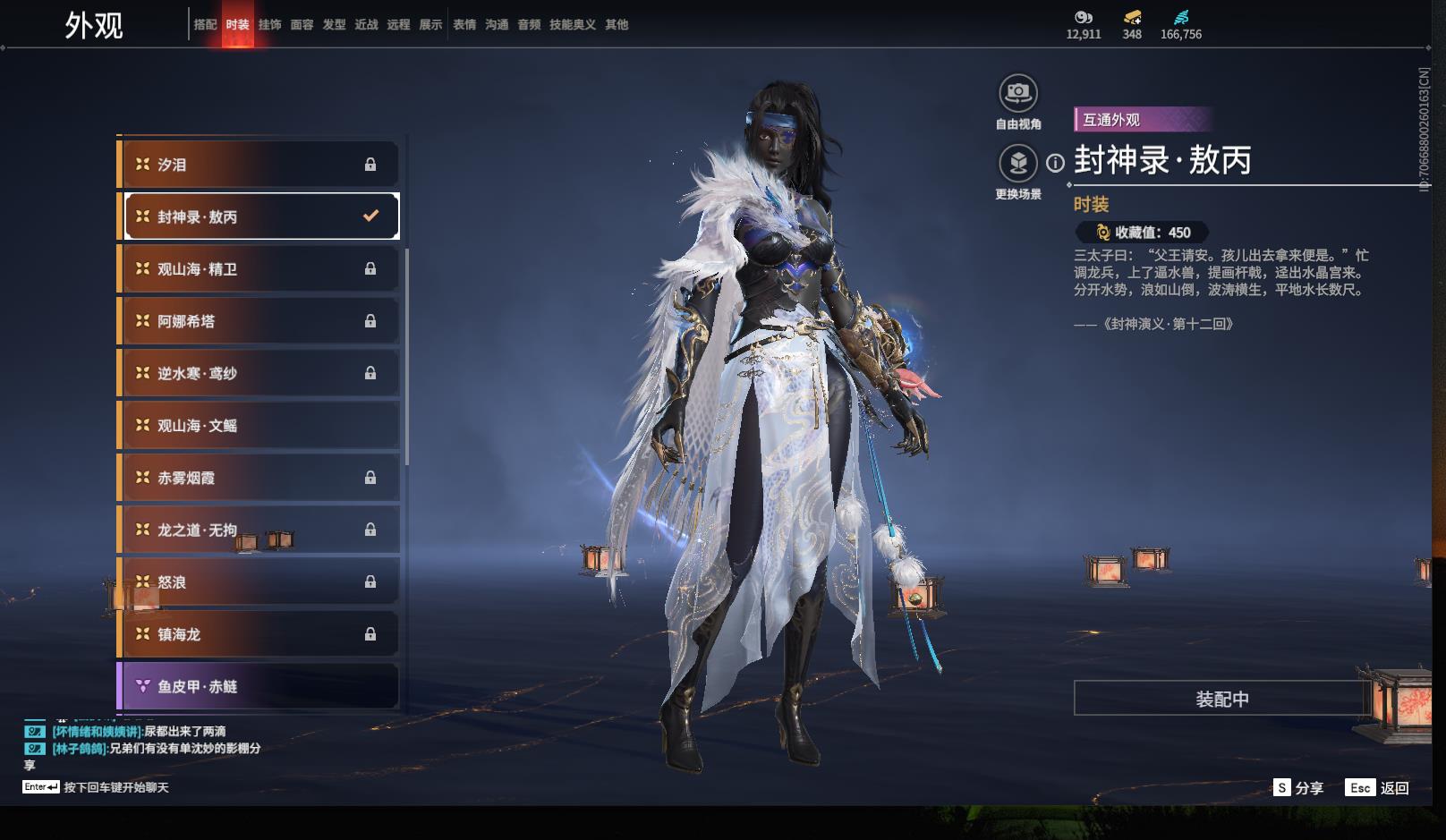This screenshot has width=1446, height=840.
Task: Select the 近战 melee tab
Action: [366, 25]
